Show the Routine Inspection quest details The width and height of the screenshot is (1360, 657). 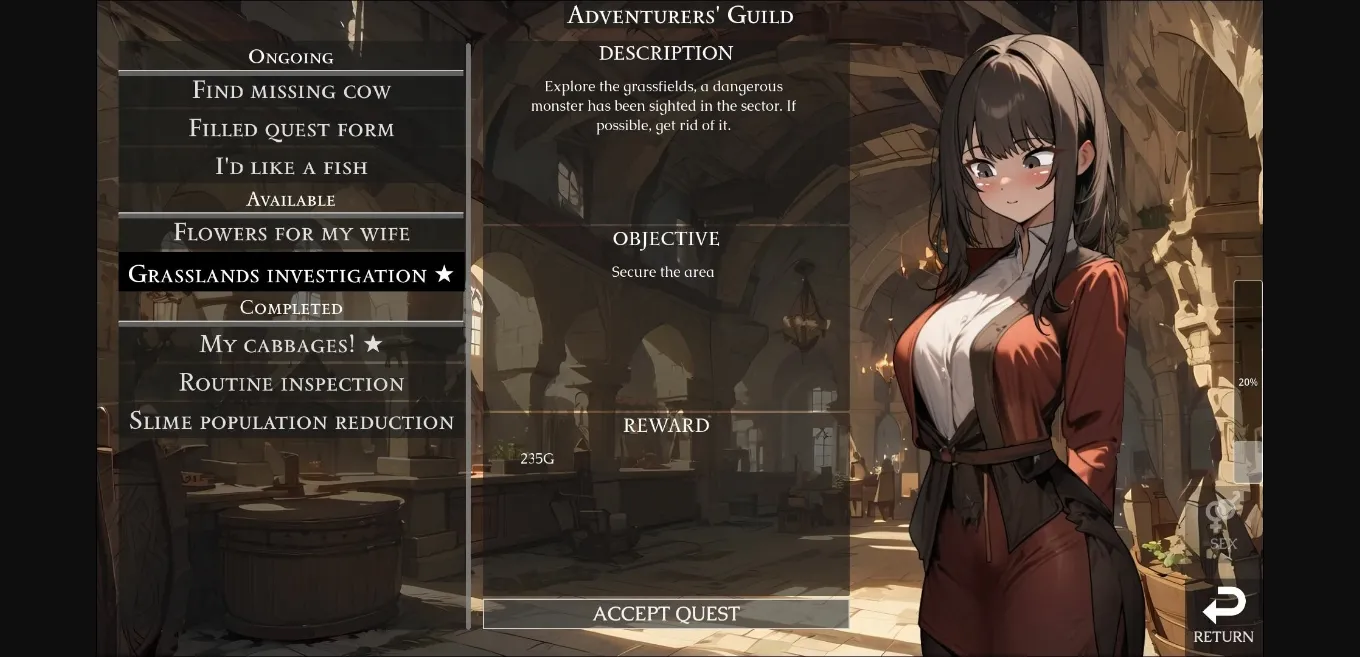291,383
